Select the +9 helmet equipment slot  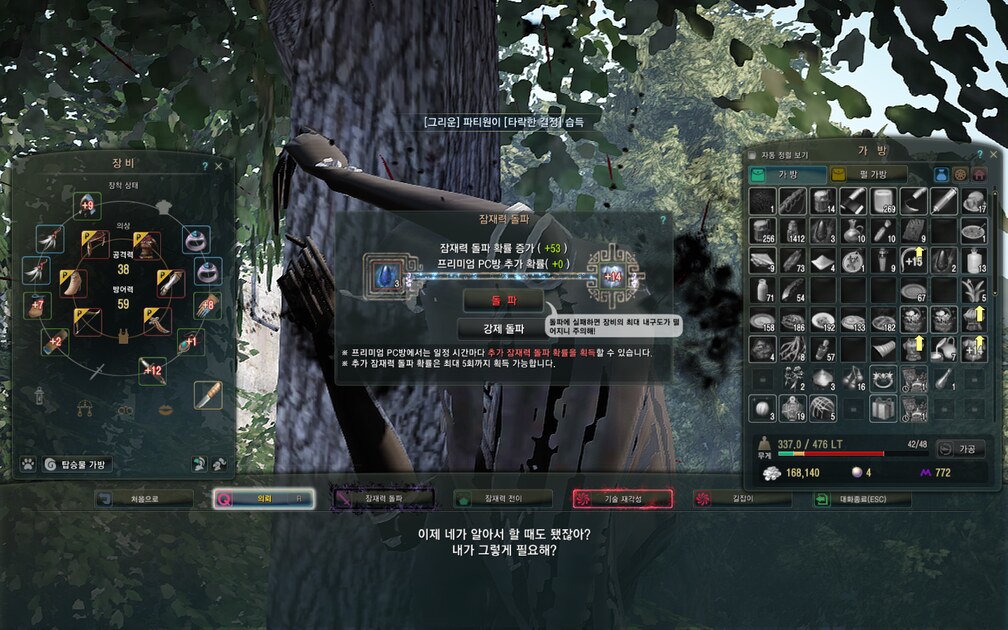[86, 206]
